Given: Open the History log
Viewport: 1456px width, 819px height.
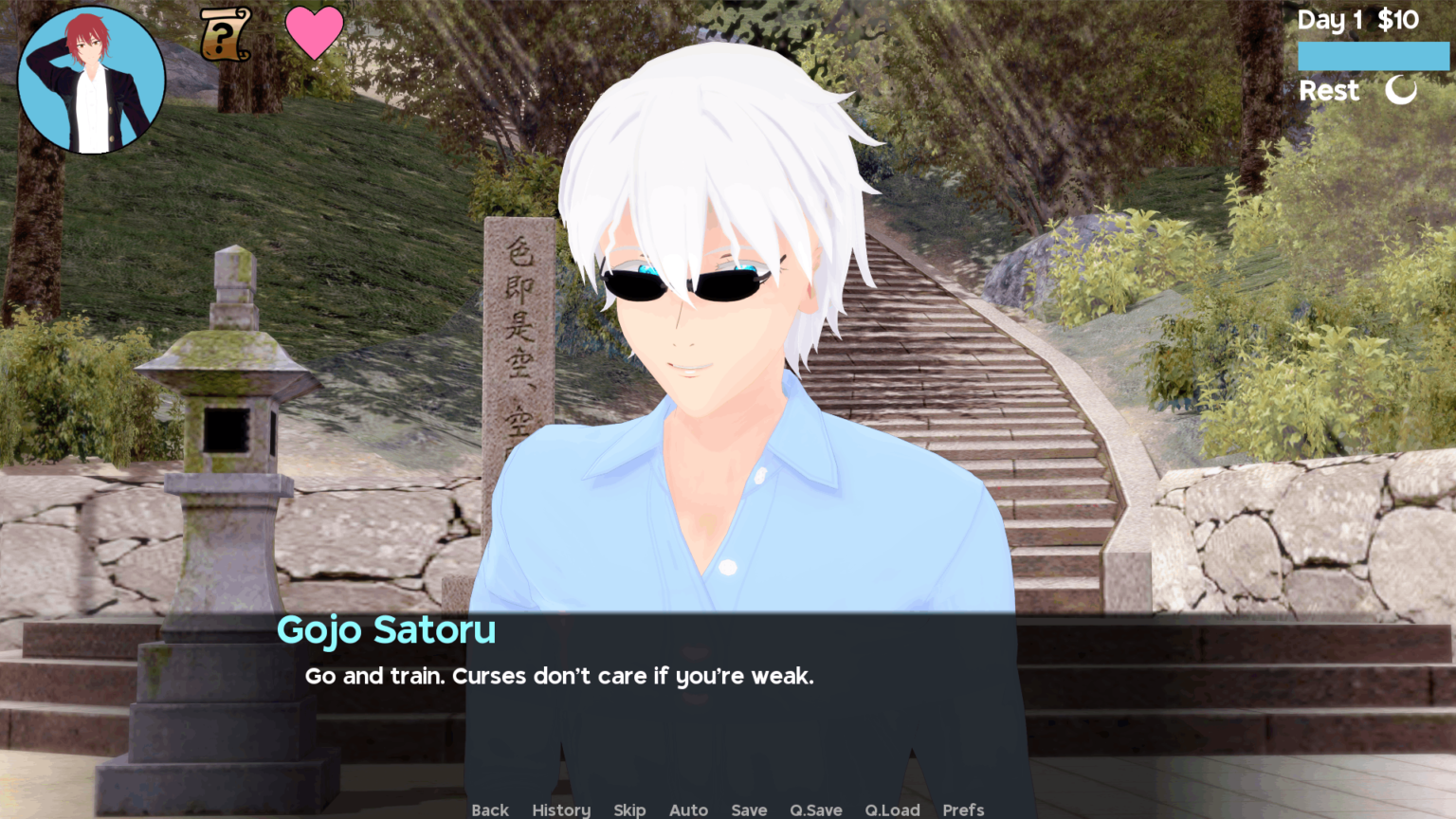Looking at the screenshot, I should (x=560, y=810).
